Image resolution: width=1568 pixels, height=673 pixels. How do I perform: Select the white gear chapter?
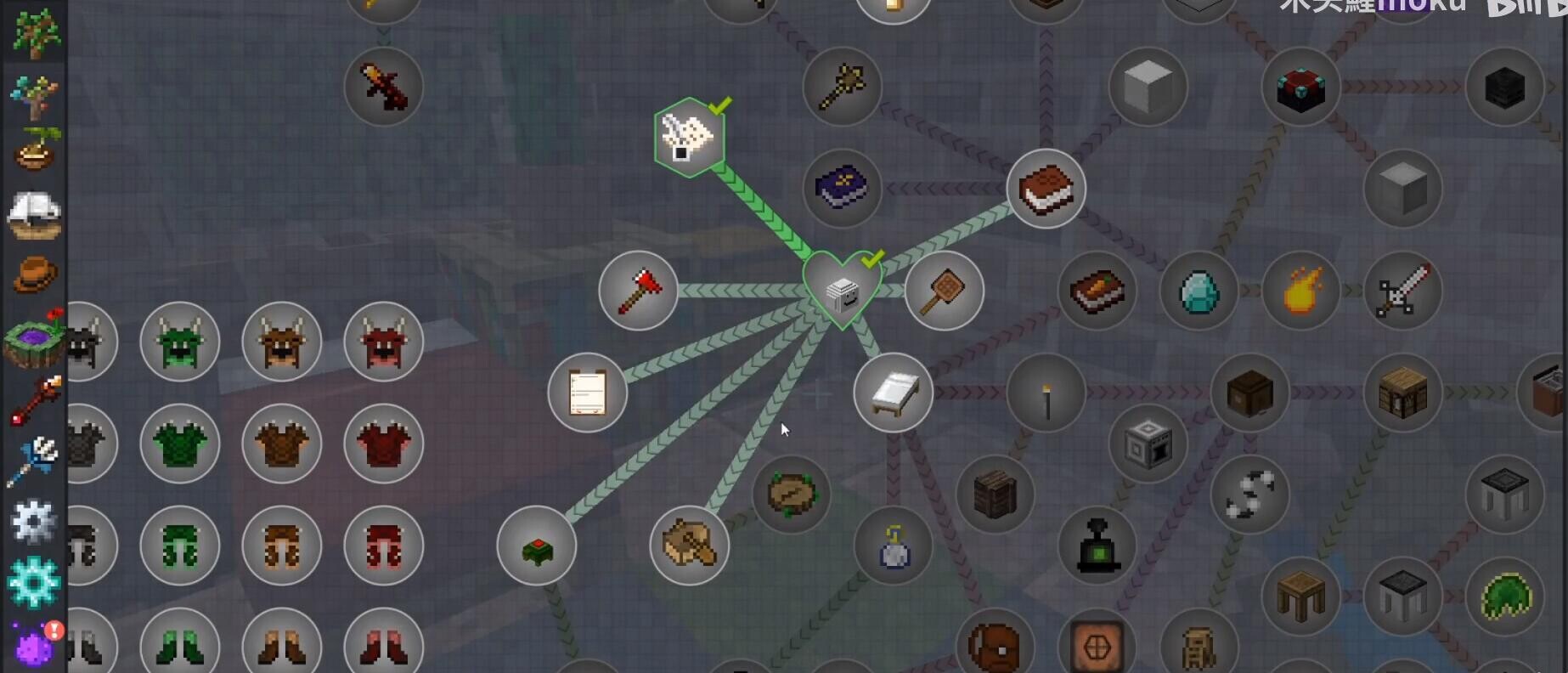point(34,521)
